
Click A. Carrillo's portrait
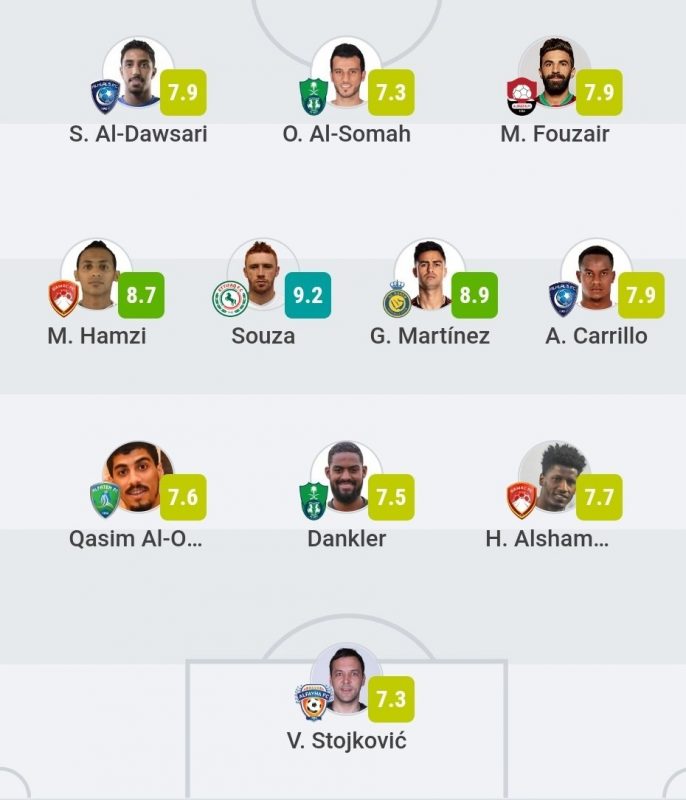pos(596,276)
